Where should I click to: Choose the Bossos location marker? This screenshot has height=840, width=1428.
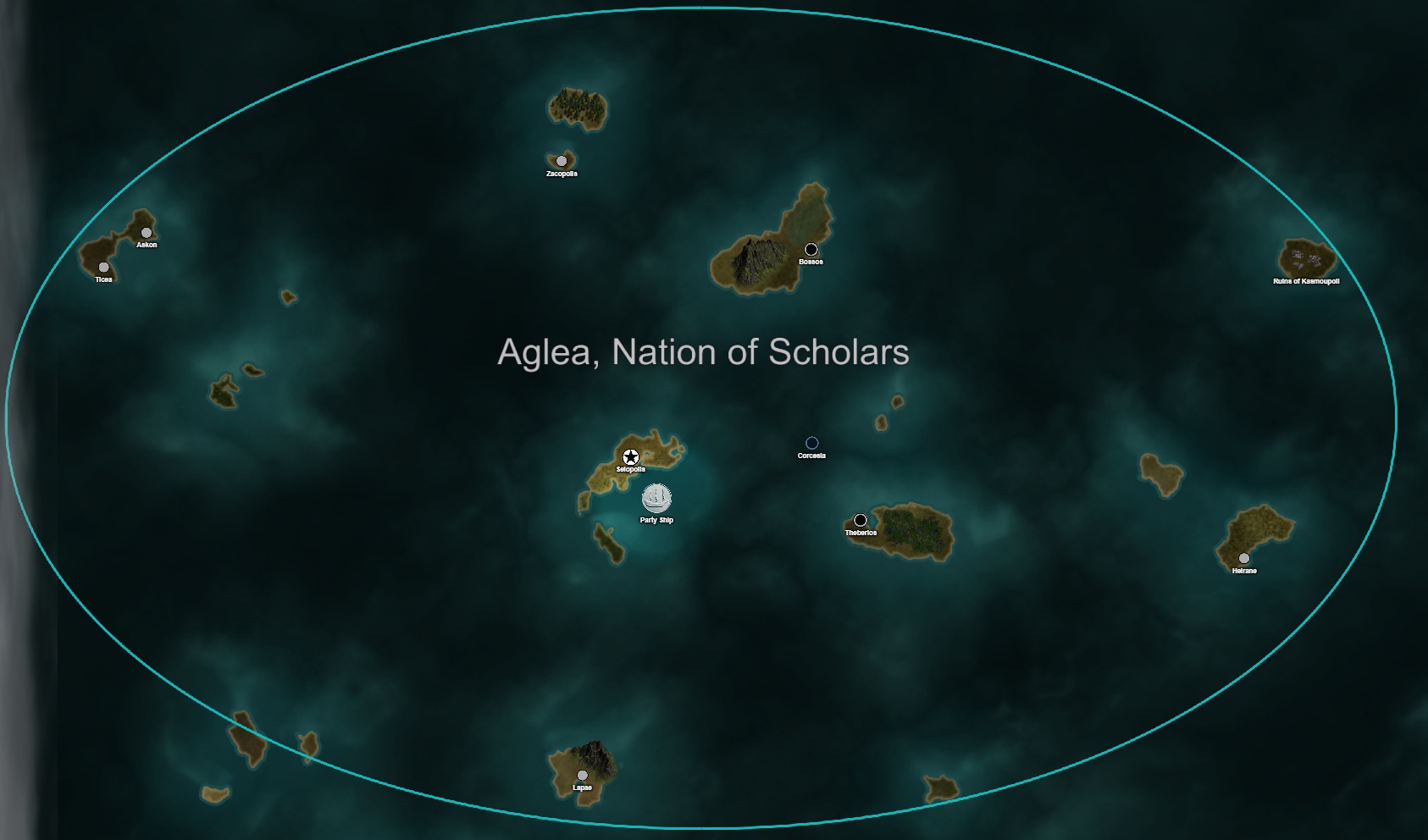pyautogui.click(x=811, y=249)
